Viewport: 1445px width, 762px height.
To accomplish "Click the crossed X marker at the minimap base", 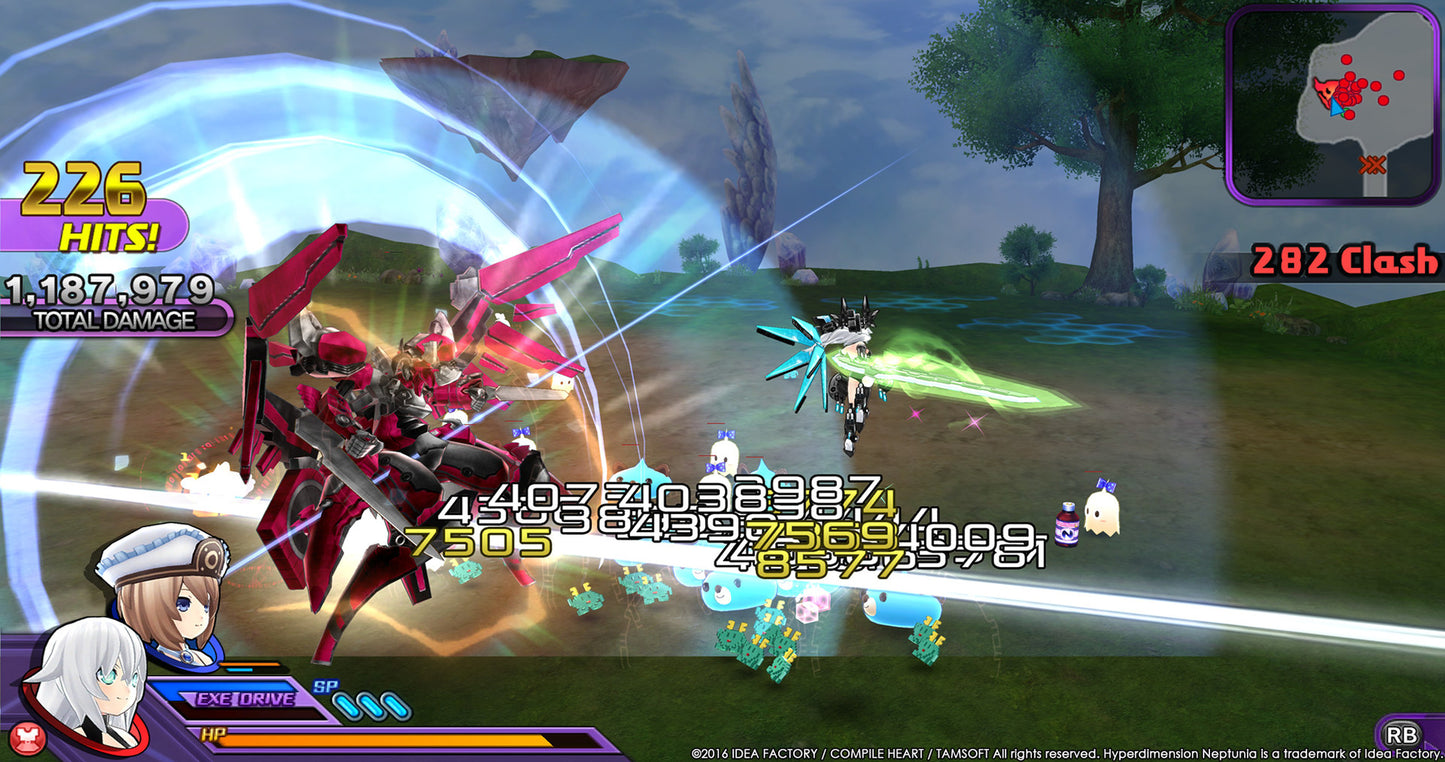I will (x=1372, y=163).
